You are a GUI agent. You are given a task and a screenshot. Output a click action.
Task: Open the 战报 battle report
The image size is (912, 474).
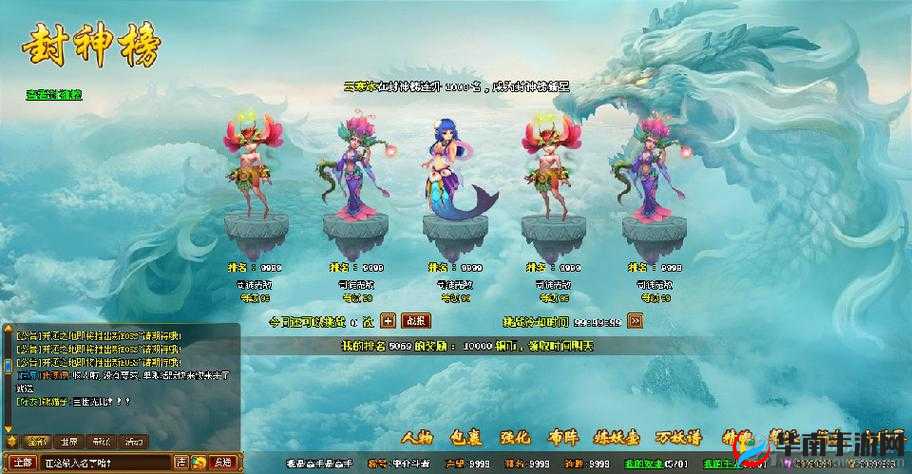click(415, 321)
